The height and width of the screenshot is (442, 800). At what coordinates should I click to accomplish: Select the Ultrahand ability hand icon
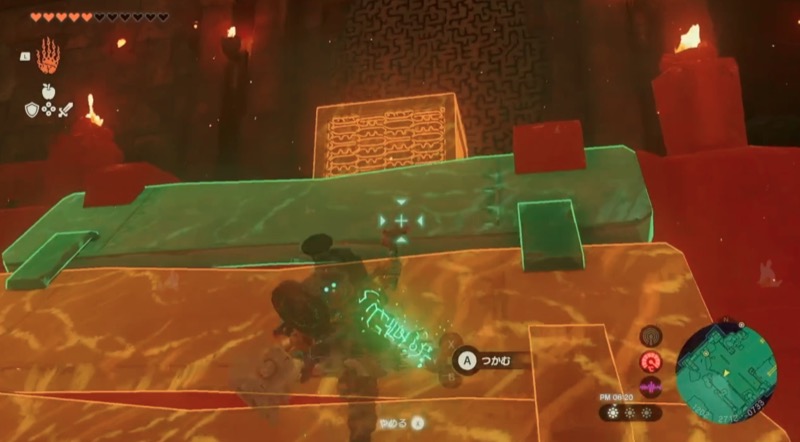[48, 54]
